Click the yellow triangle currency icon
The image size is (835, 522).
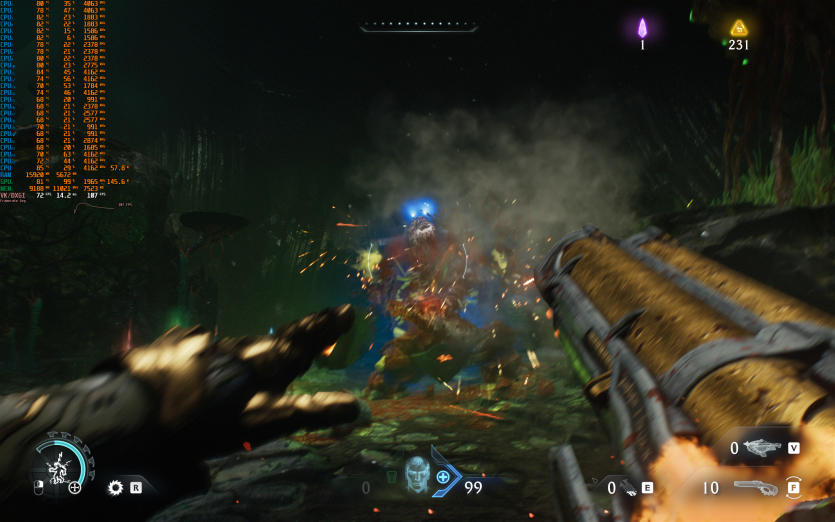[x=739, y=28]
